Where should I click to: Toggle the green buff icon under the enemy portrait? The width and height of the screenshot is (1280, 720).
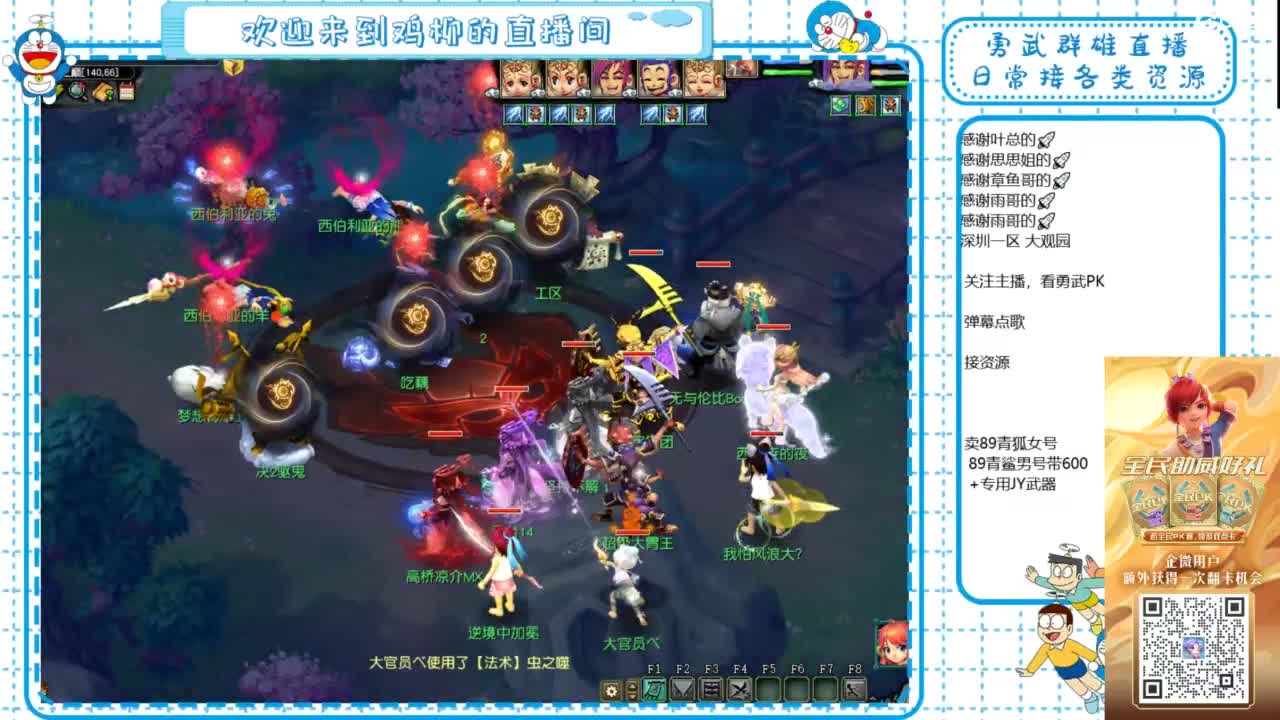[x=838, y=105]
